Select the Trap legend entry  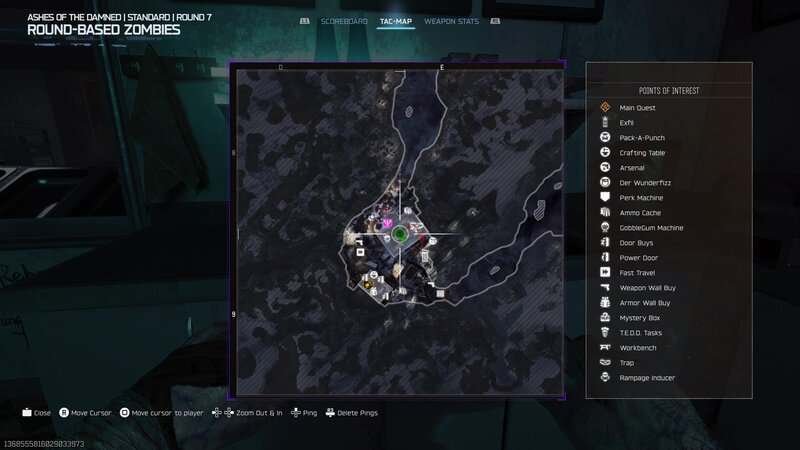(x=627, y=363)
